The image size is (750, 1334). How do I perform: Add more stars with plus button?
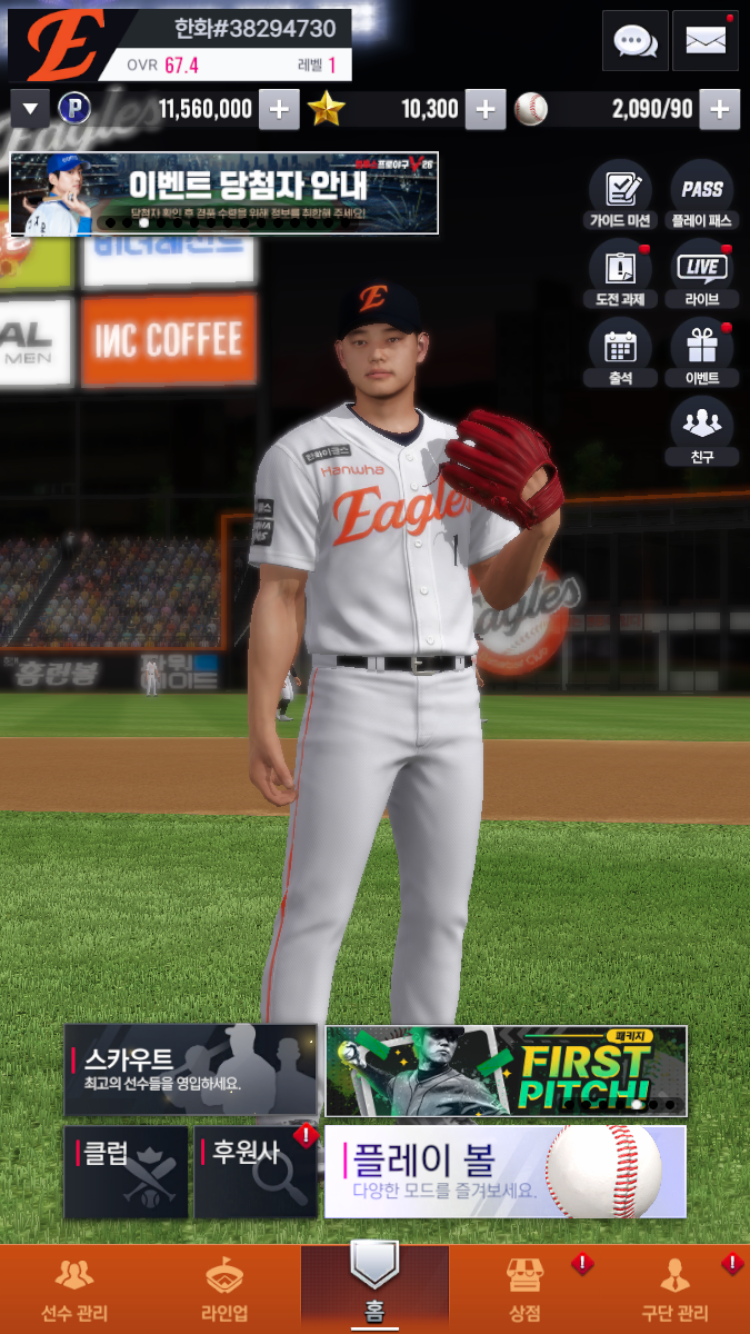click(485, 110)
